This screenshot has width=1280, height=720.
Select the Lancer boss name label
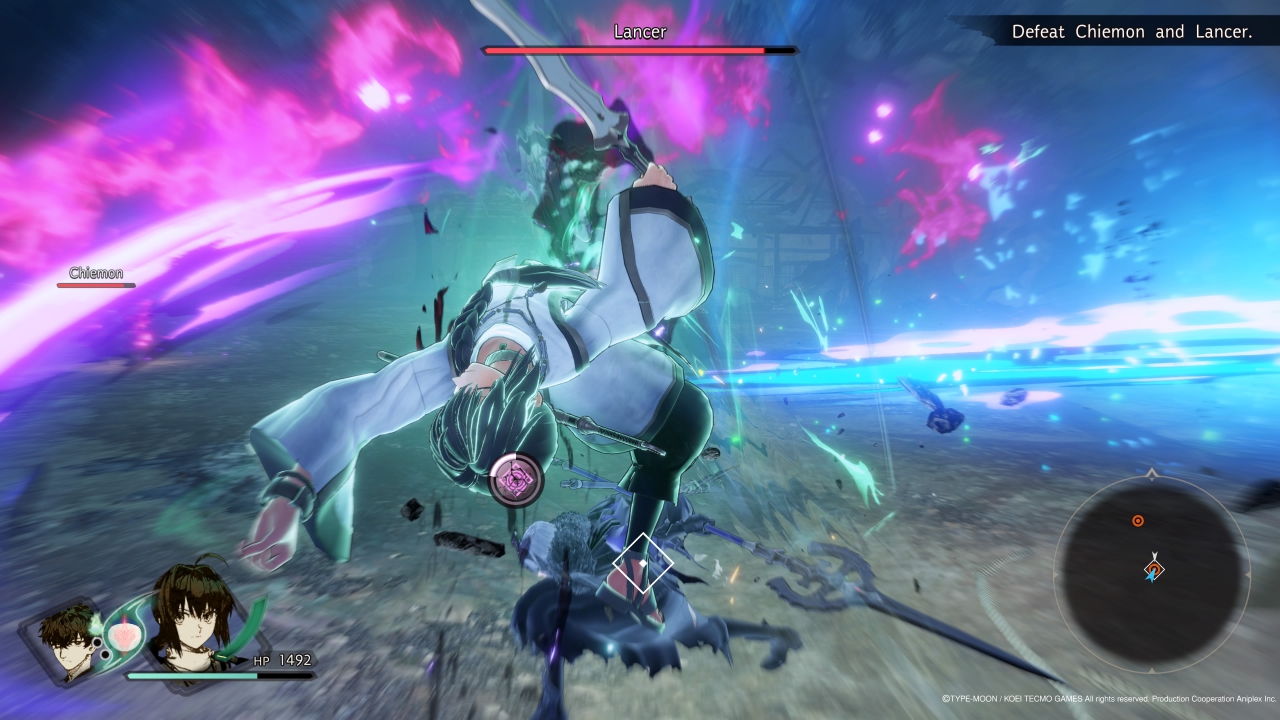tap(639, 32)
